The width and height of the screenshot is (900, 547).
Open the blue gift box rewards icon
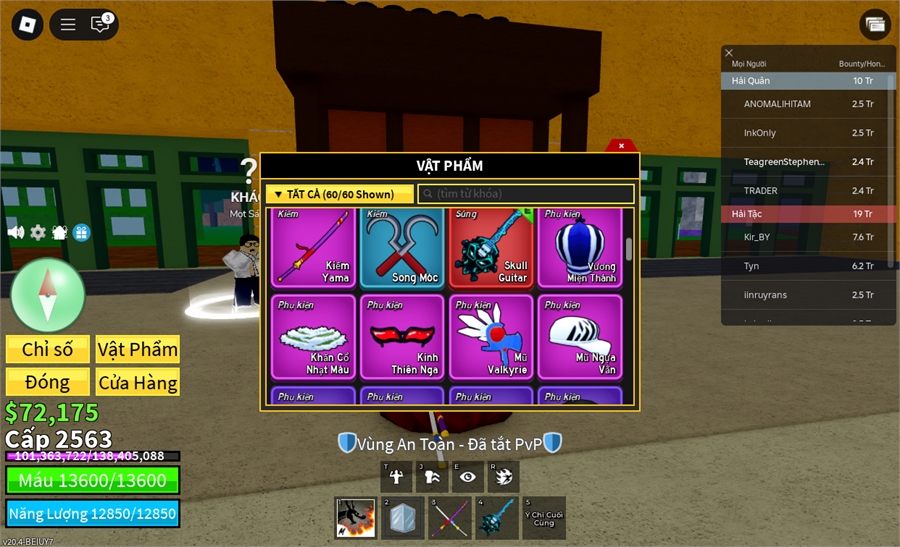click(82, 232)
